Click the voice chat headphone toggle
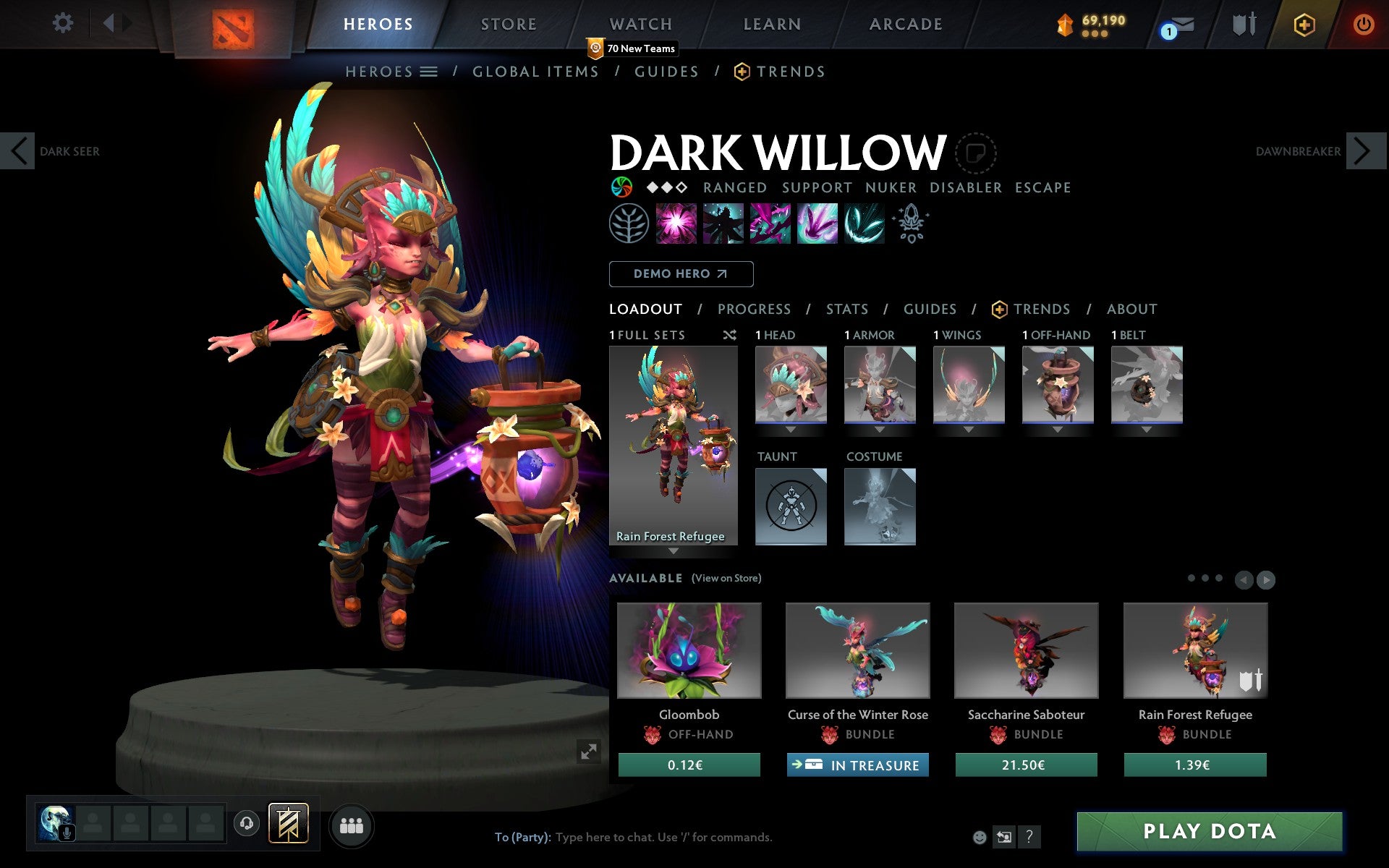Viewport: 1389px width, 868px height. click(x=247, y=823)
